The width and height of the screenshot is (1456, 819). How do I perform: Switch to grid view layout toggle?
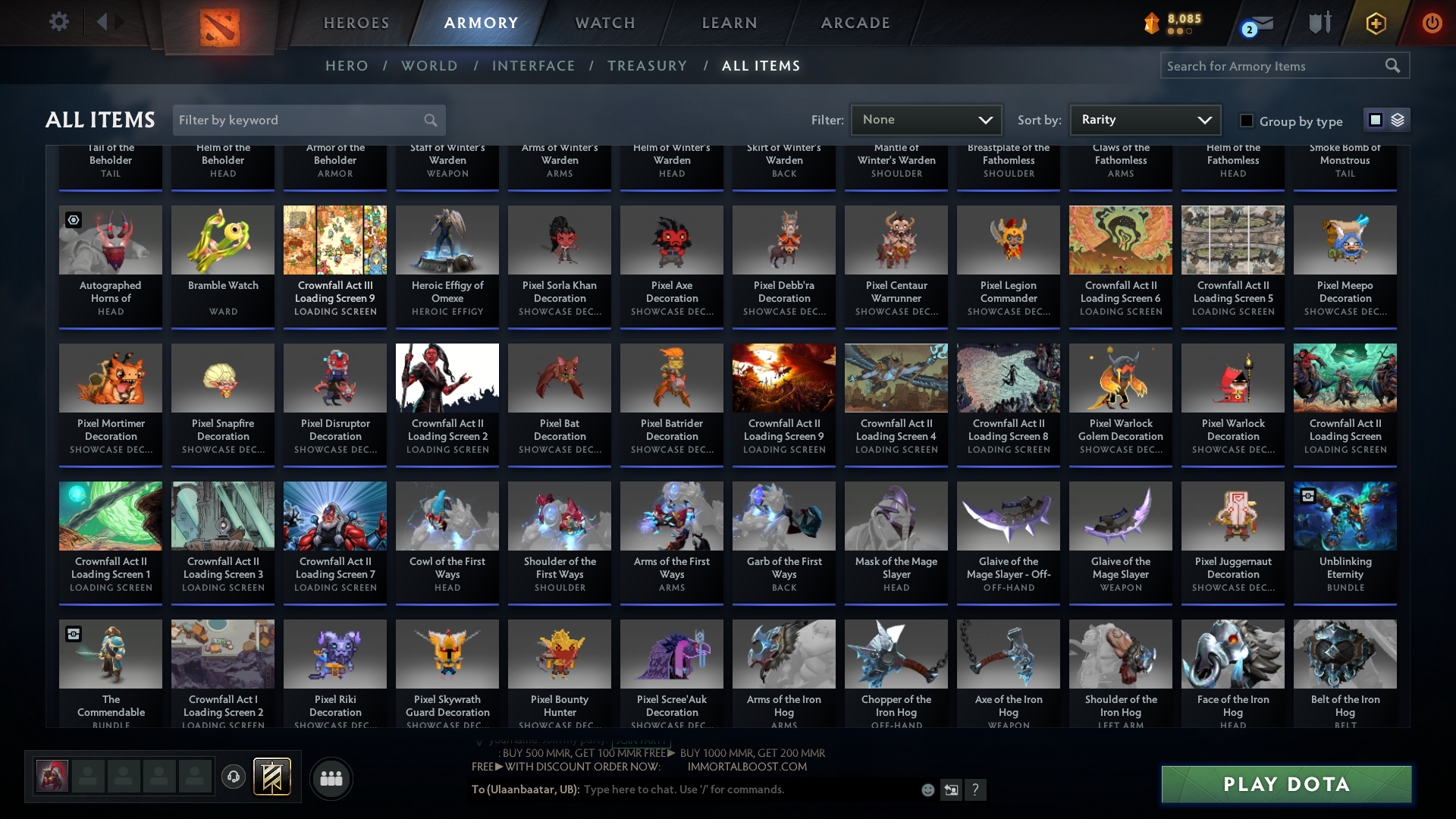(x=1375, y=119)
